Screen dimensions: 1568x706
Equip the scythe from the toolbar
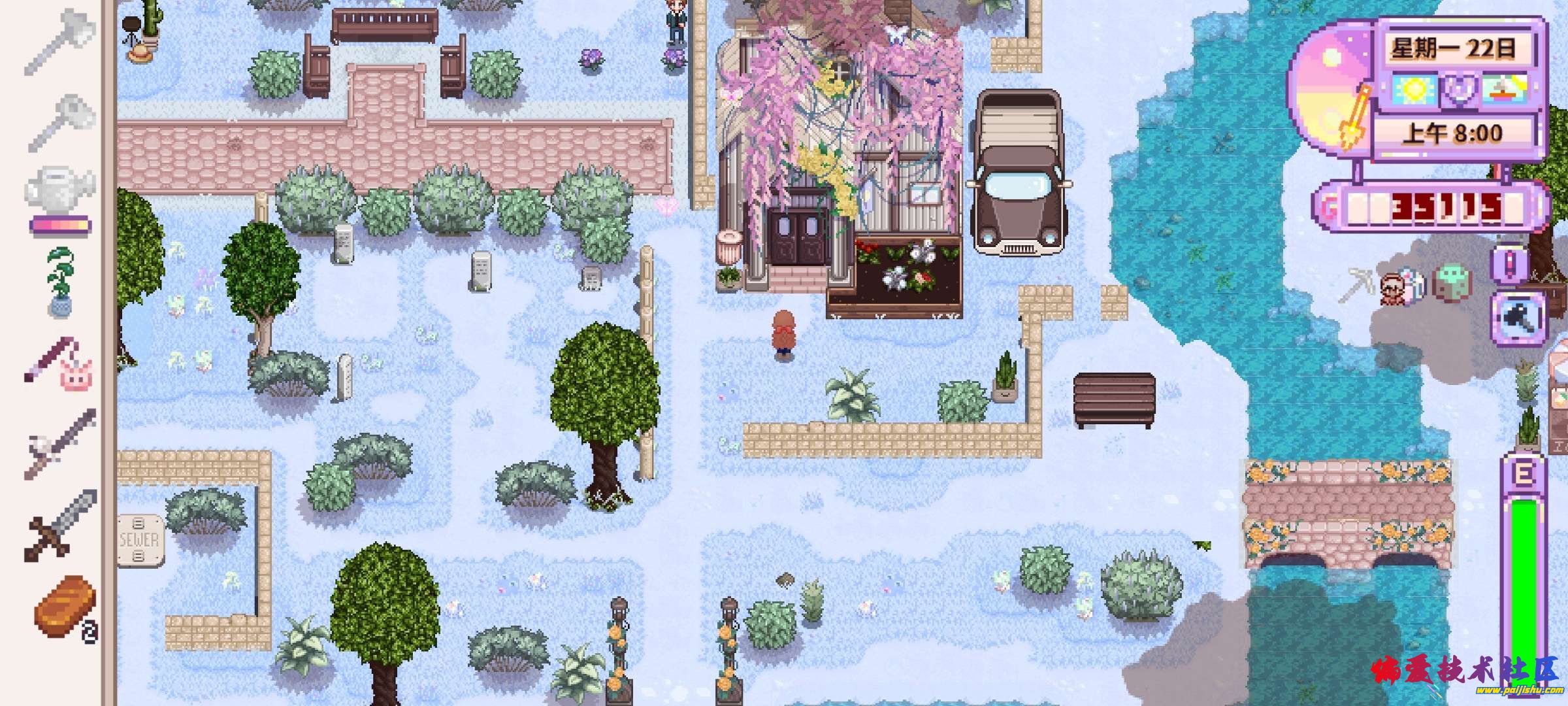pos(60,445)
